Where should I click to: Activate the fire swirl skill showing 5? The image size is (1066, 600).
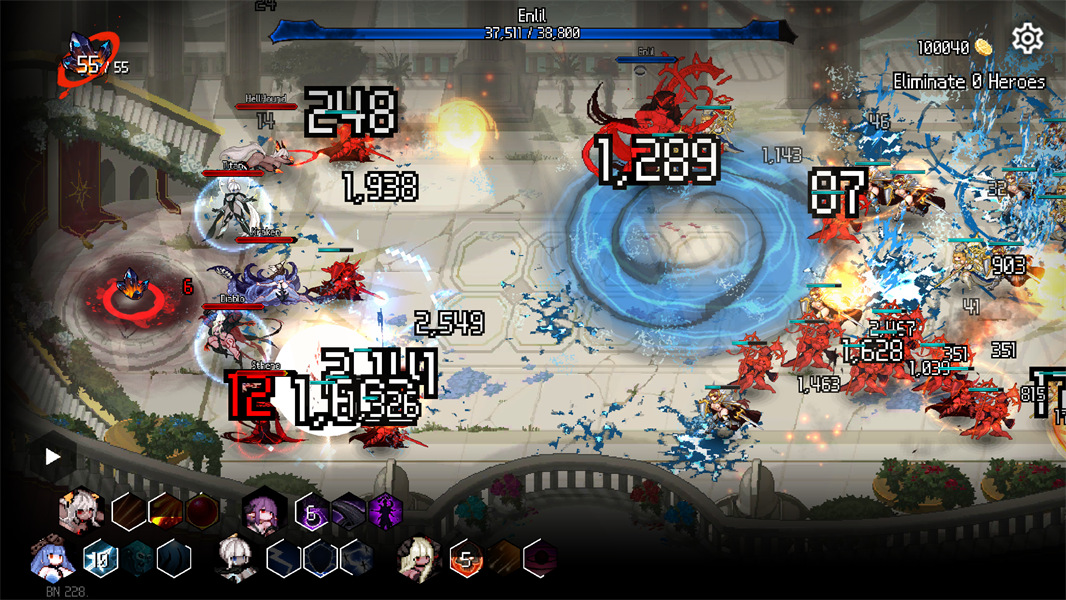pyautogui.click(x=465, y=557)
